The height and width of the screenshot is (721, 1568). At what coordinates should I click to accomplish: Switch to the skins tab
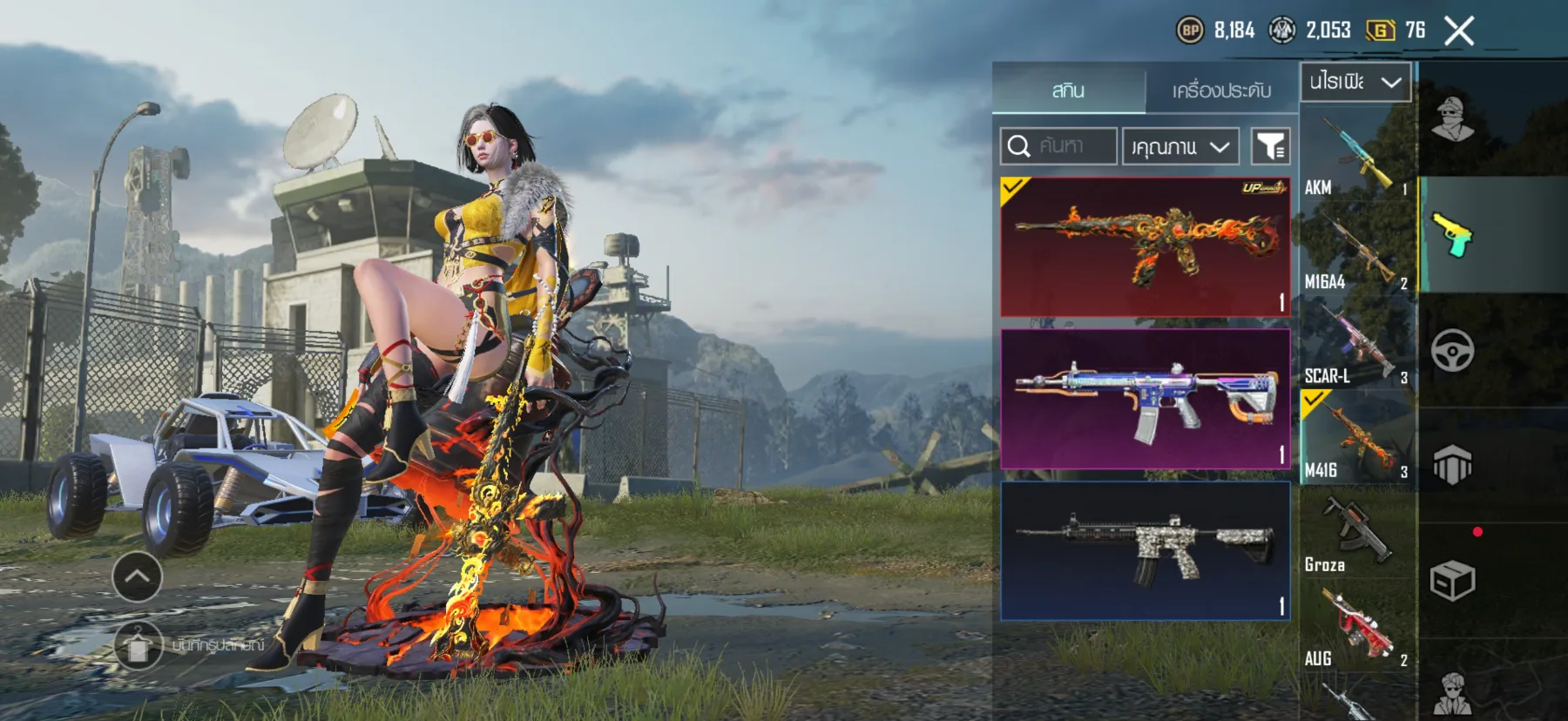(1067, 90)
